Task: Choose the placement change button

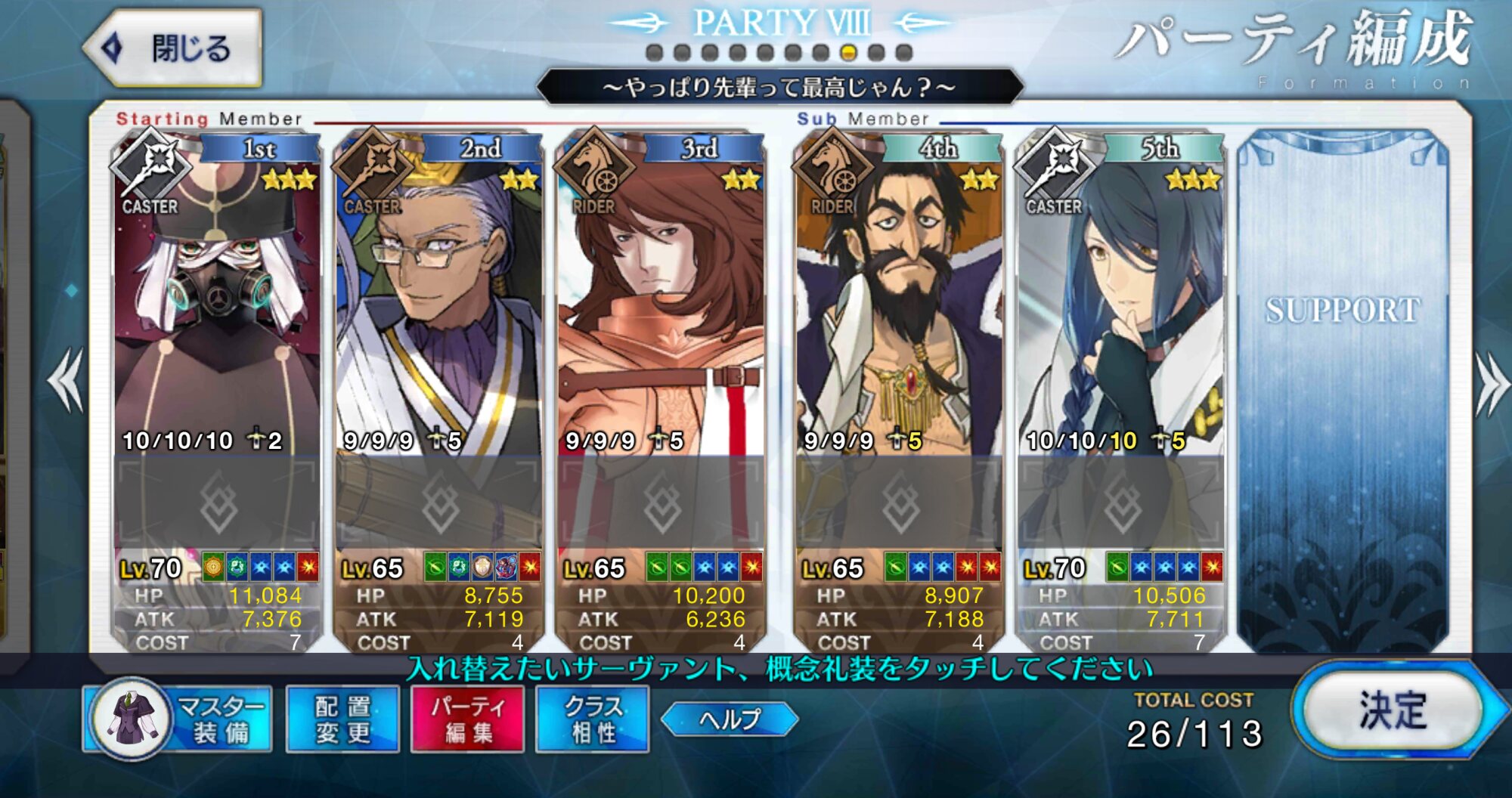Action: click(x=342, y=719)
